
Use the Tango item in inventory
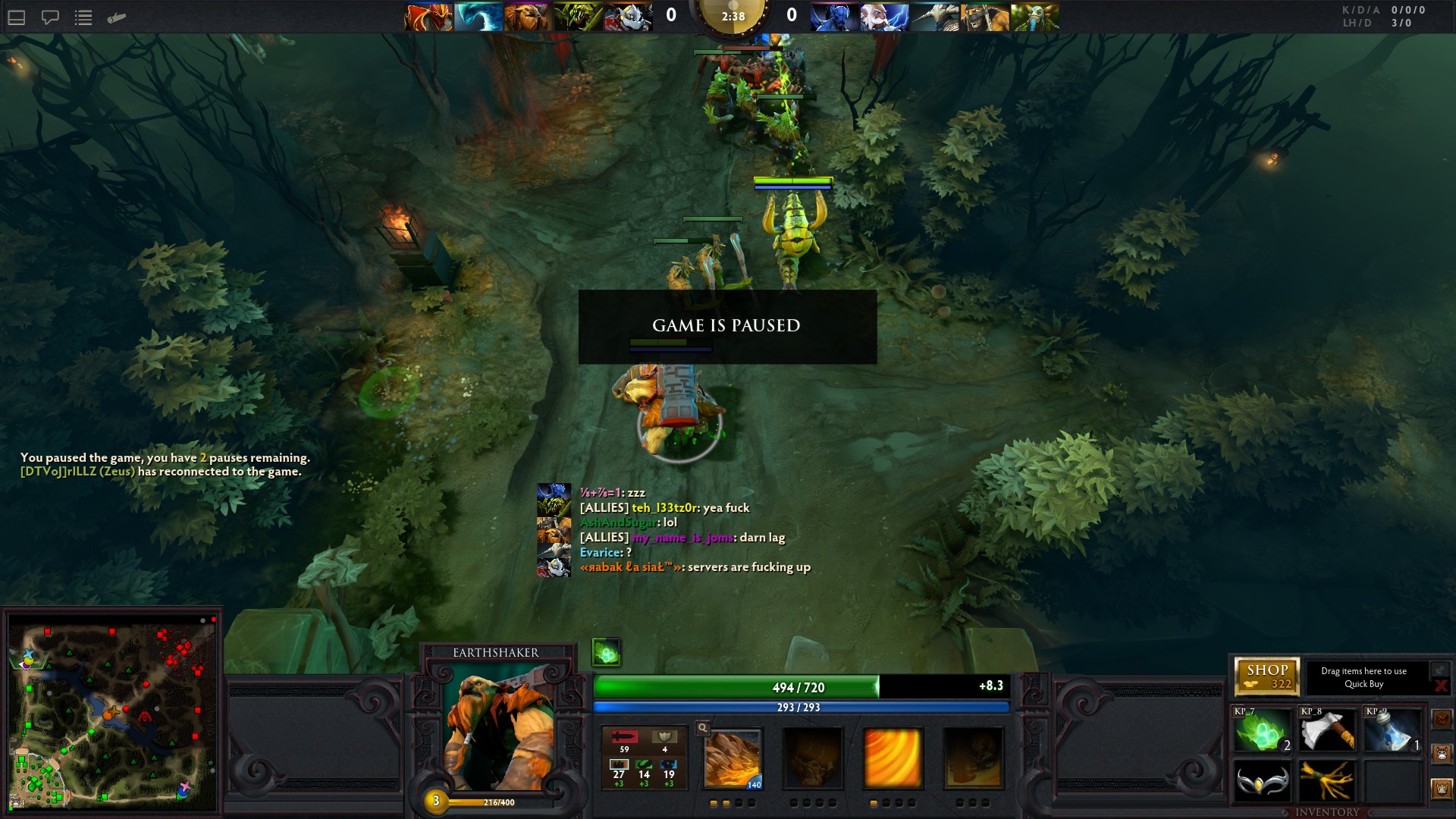(1262, 731)
